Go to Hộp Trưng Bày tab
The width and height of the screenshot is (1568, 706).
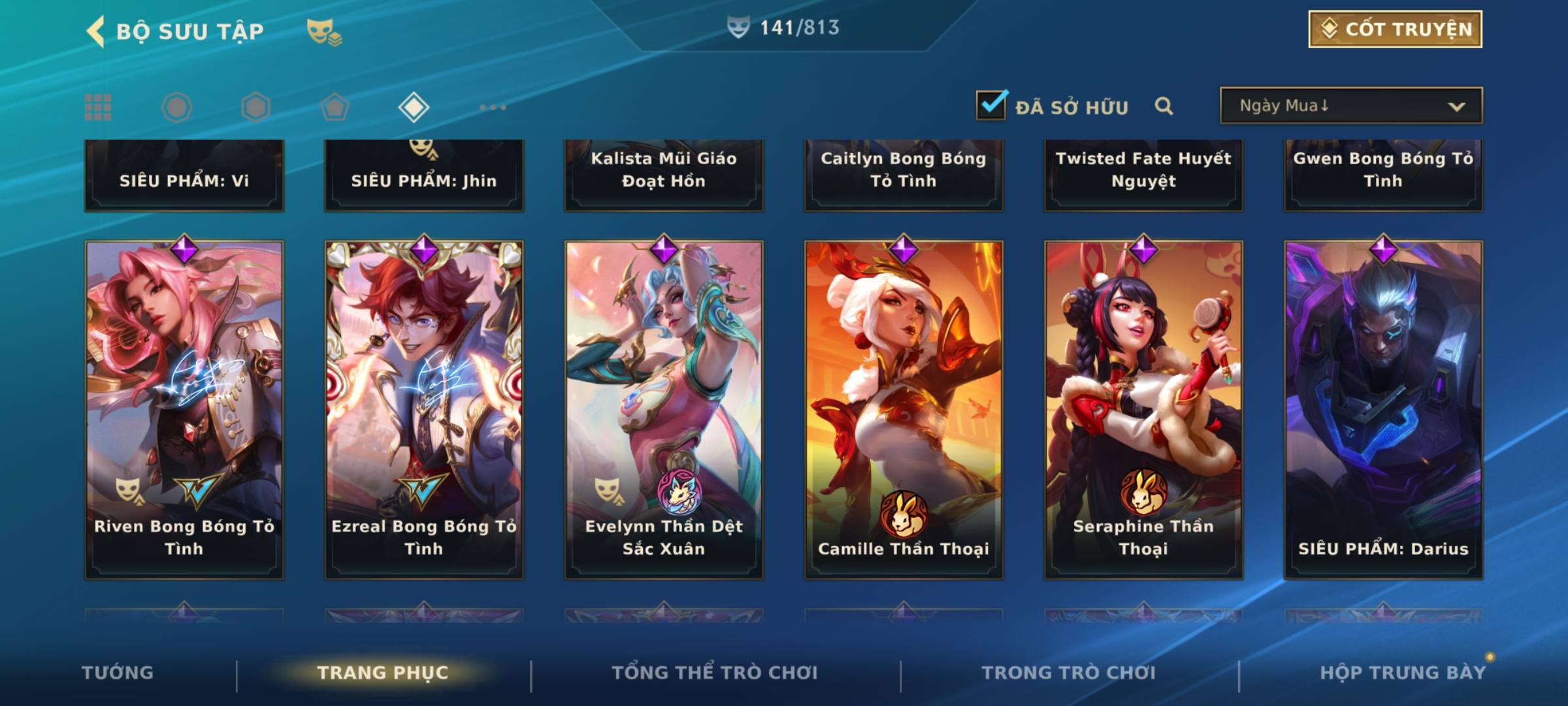point(1402,673)
